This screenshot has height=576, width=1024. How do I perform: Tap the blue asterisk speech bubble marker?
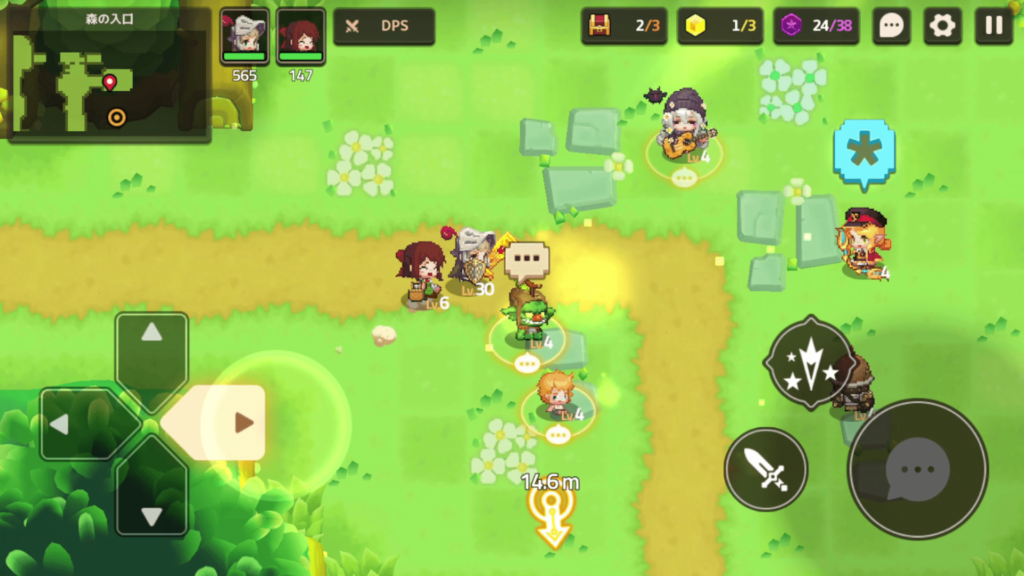click(863, 152)
